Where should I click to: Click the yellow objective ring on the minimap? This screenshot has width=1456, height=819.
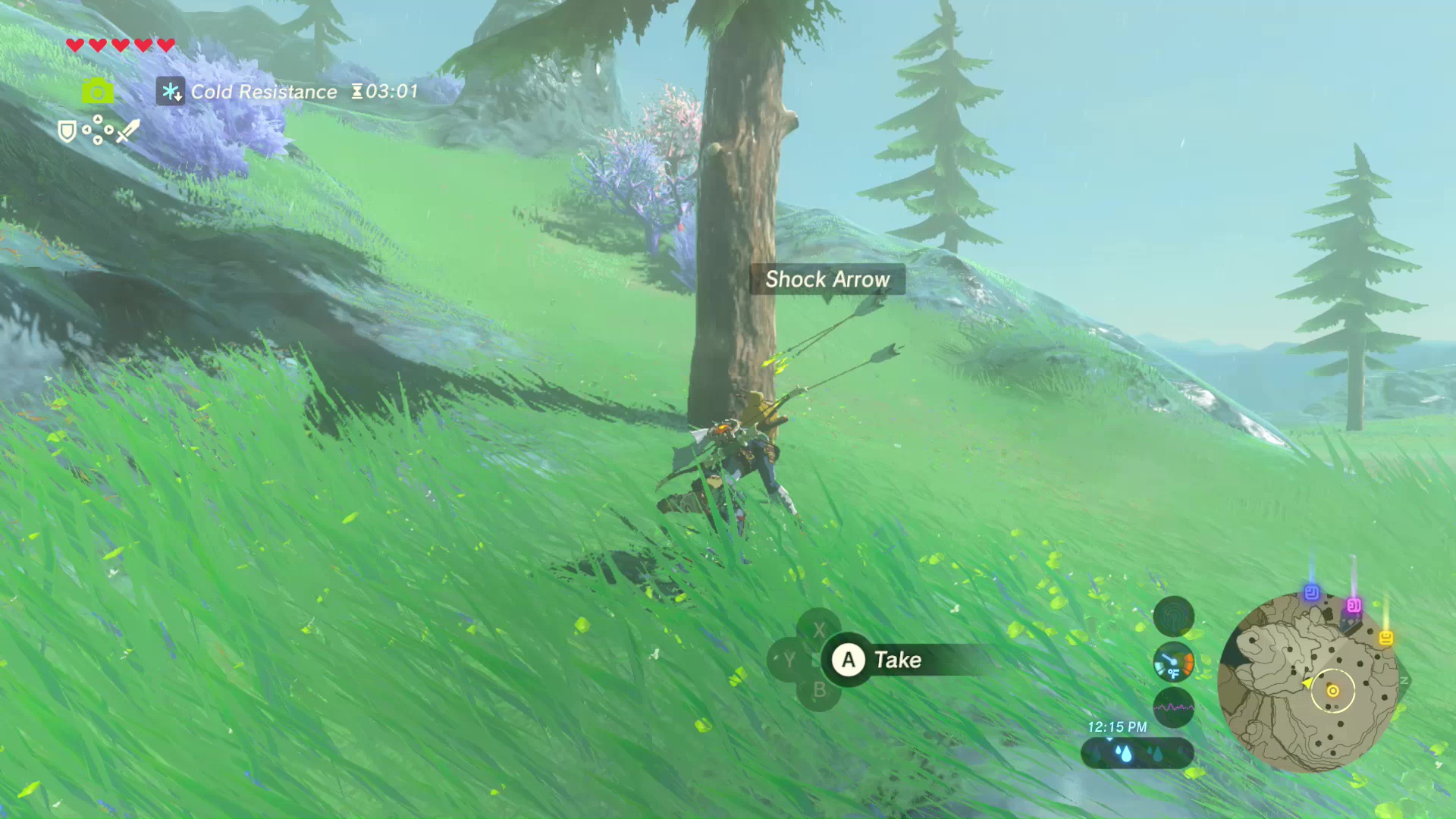point(1332,690)
